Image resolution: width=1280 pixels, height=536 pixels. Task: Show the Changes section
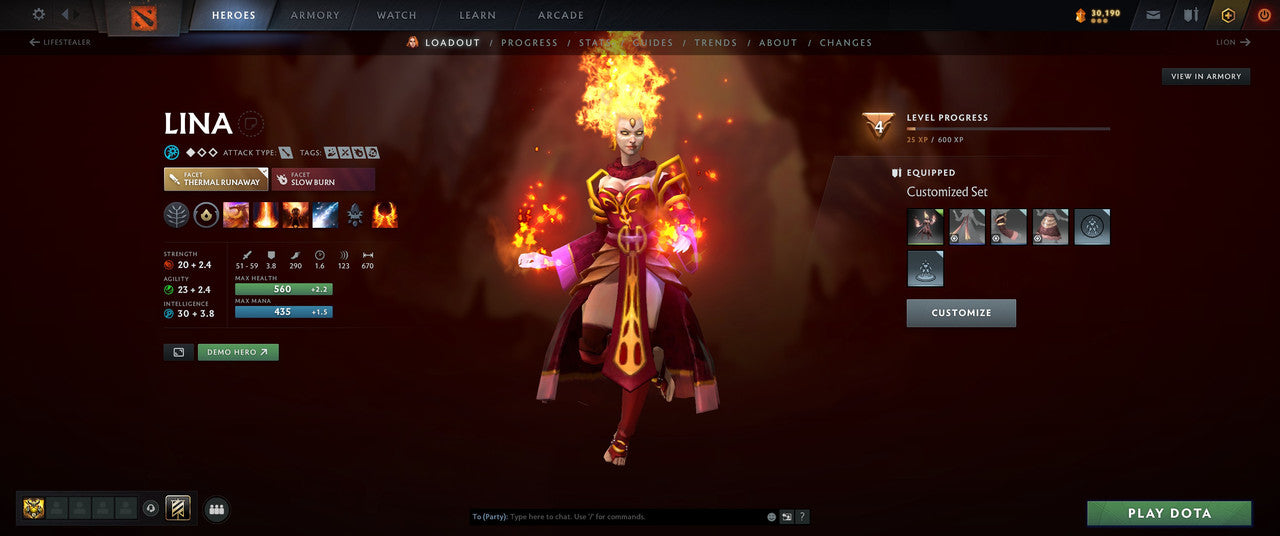[x=845, y=43]
